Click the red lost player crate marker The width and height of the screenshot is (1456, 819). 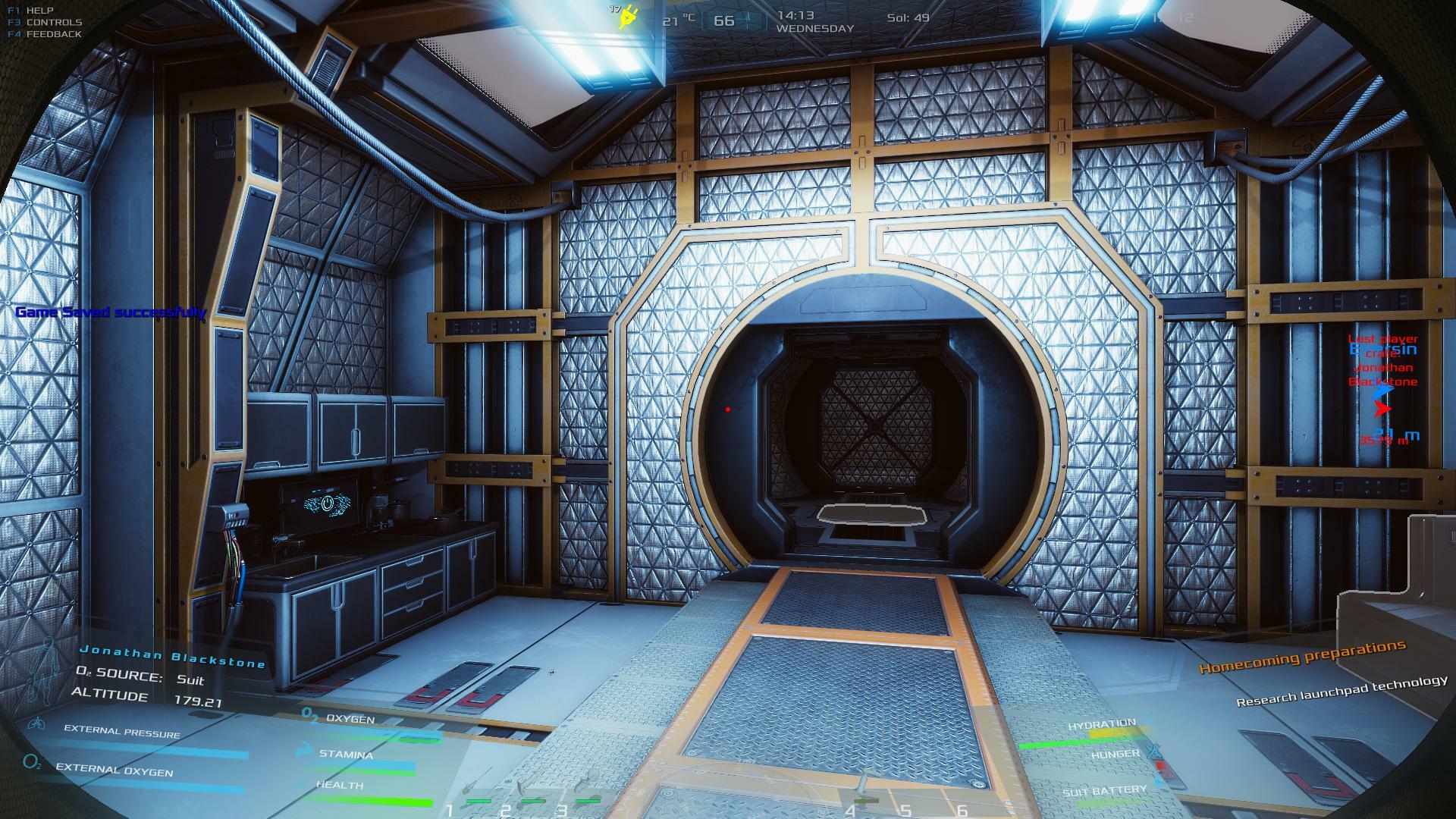coord(1382,409)
